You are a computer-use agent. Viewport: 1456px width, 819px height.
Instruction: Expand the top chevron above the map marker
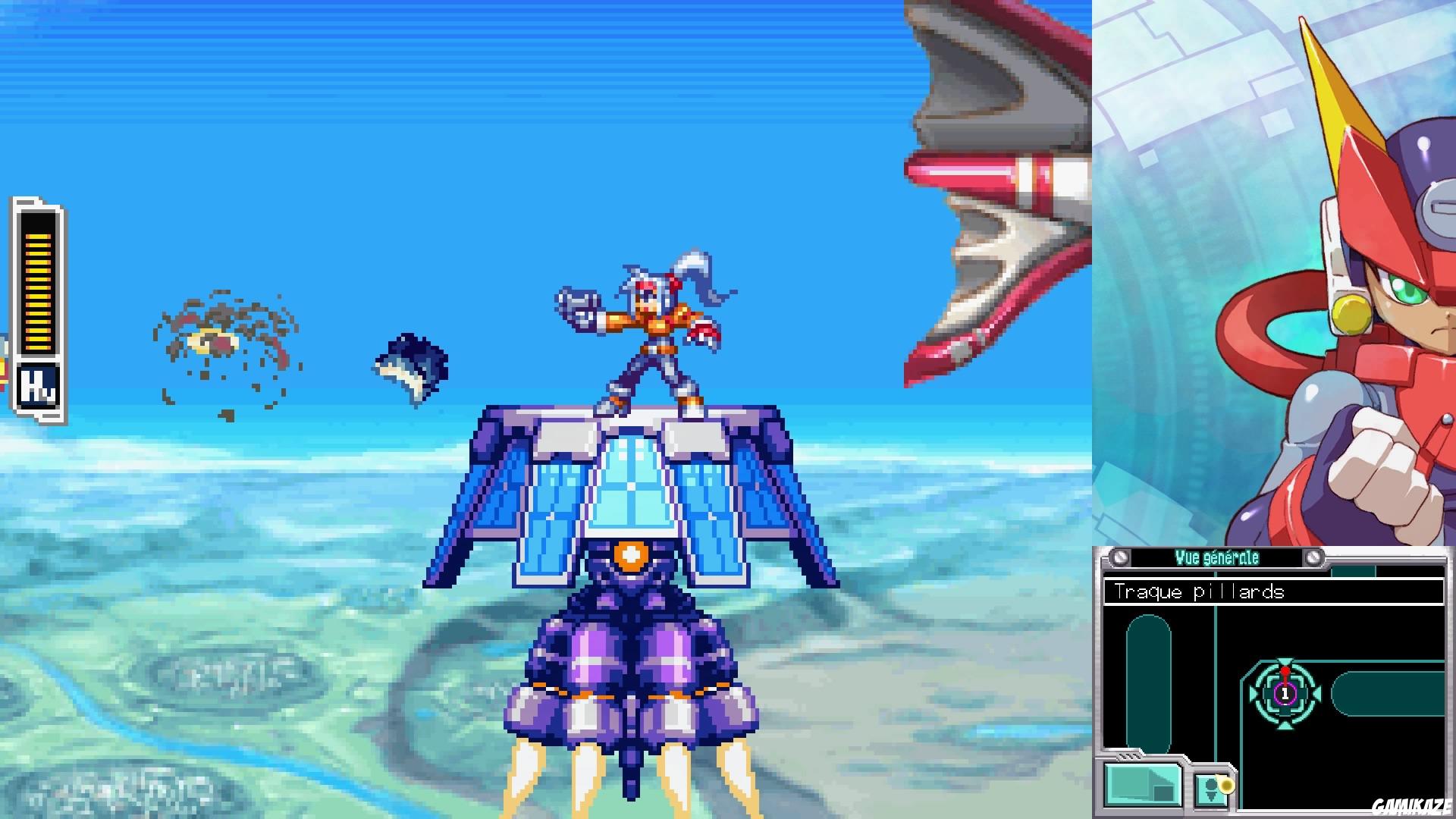click(1285, 659)
